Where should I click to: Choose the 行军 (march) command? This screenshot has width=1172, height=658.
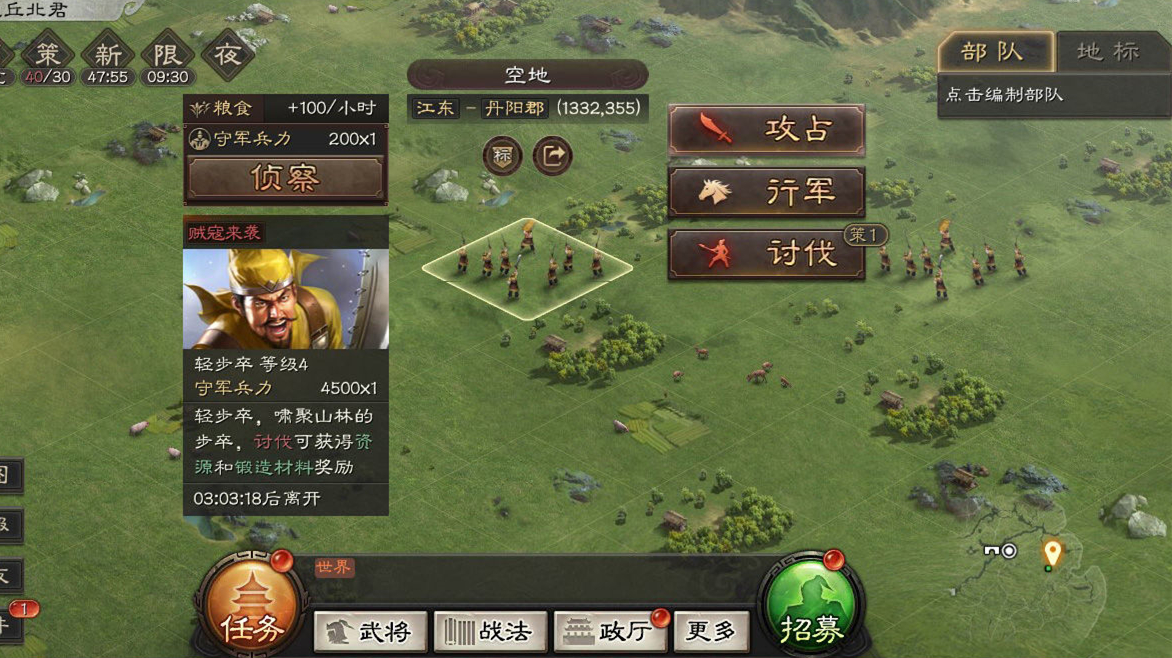click(766, 192)
